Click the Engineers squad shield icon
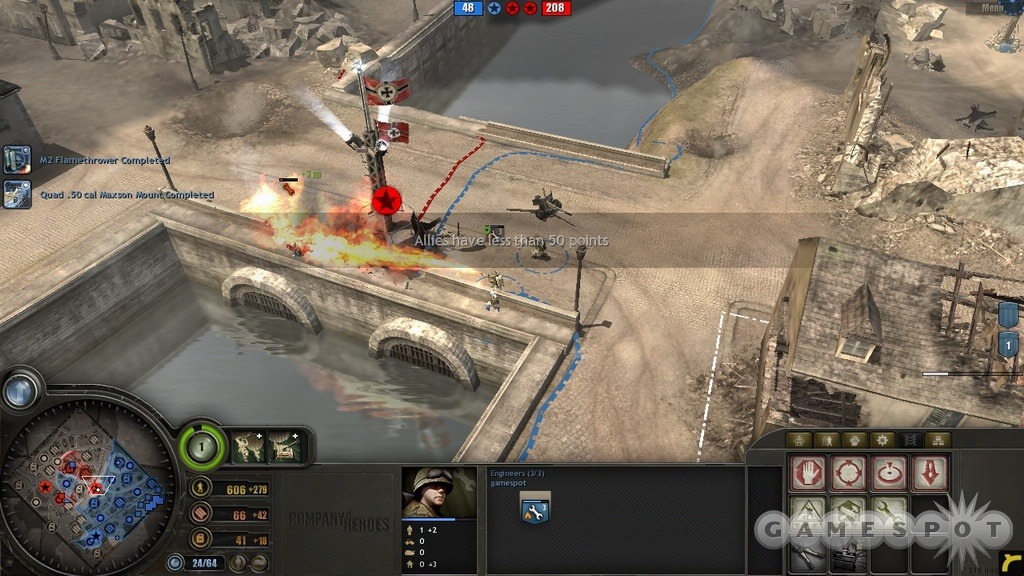Screen dimensions: 1024x576 tap(533, 510)
